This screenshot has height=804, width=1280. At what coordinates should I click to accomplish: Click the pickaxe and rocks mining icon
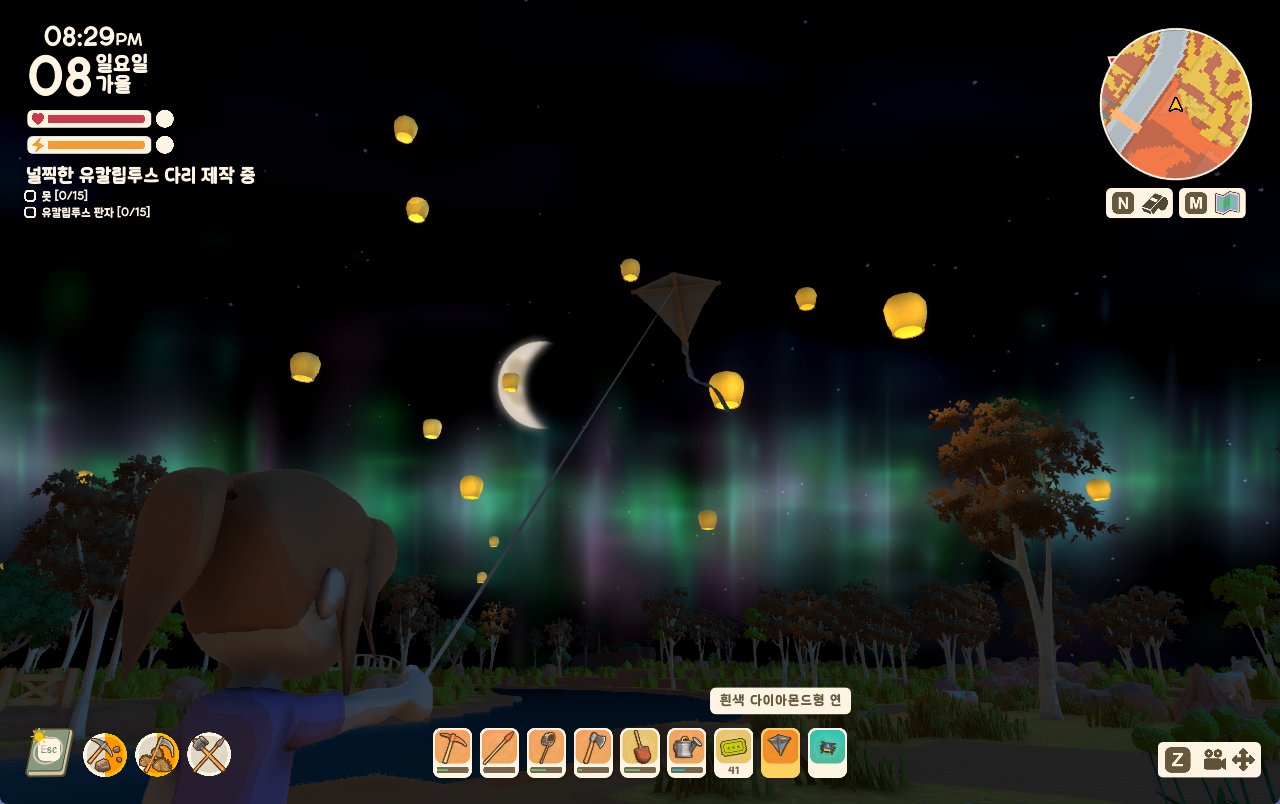pyautogui.click(x=105, y=754)
